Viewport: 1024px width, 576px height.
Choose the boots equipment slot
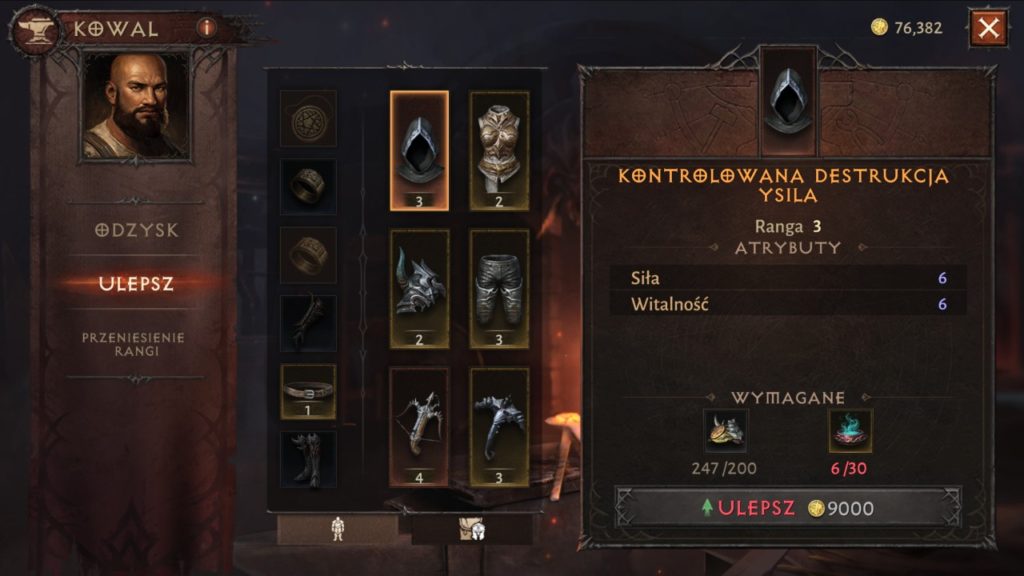click(308, 458)
